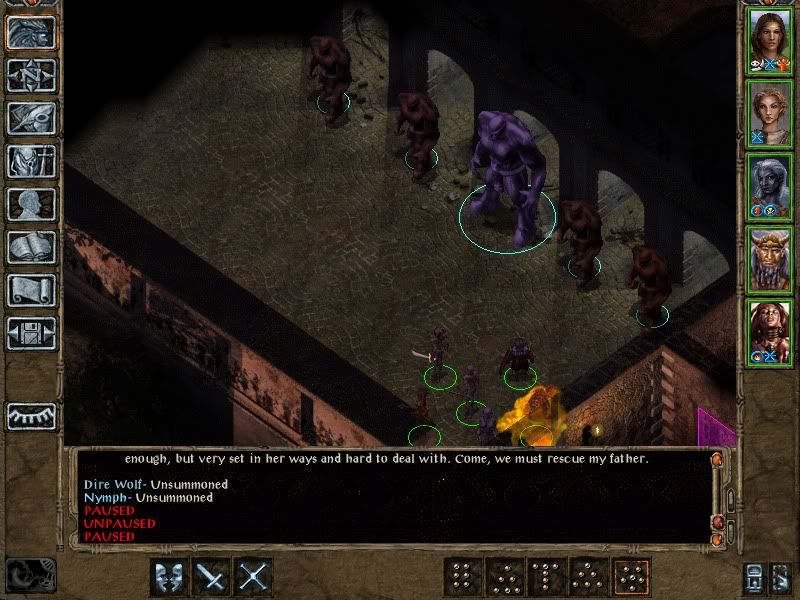This screenshot has width=800, height=600.
Task: Select the blonde woman's portrait
Action: 770,113
